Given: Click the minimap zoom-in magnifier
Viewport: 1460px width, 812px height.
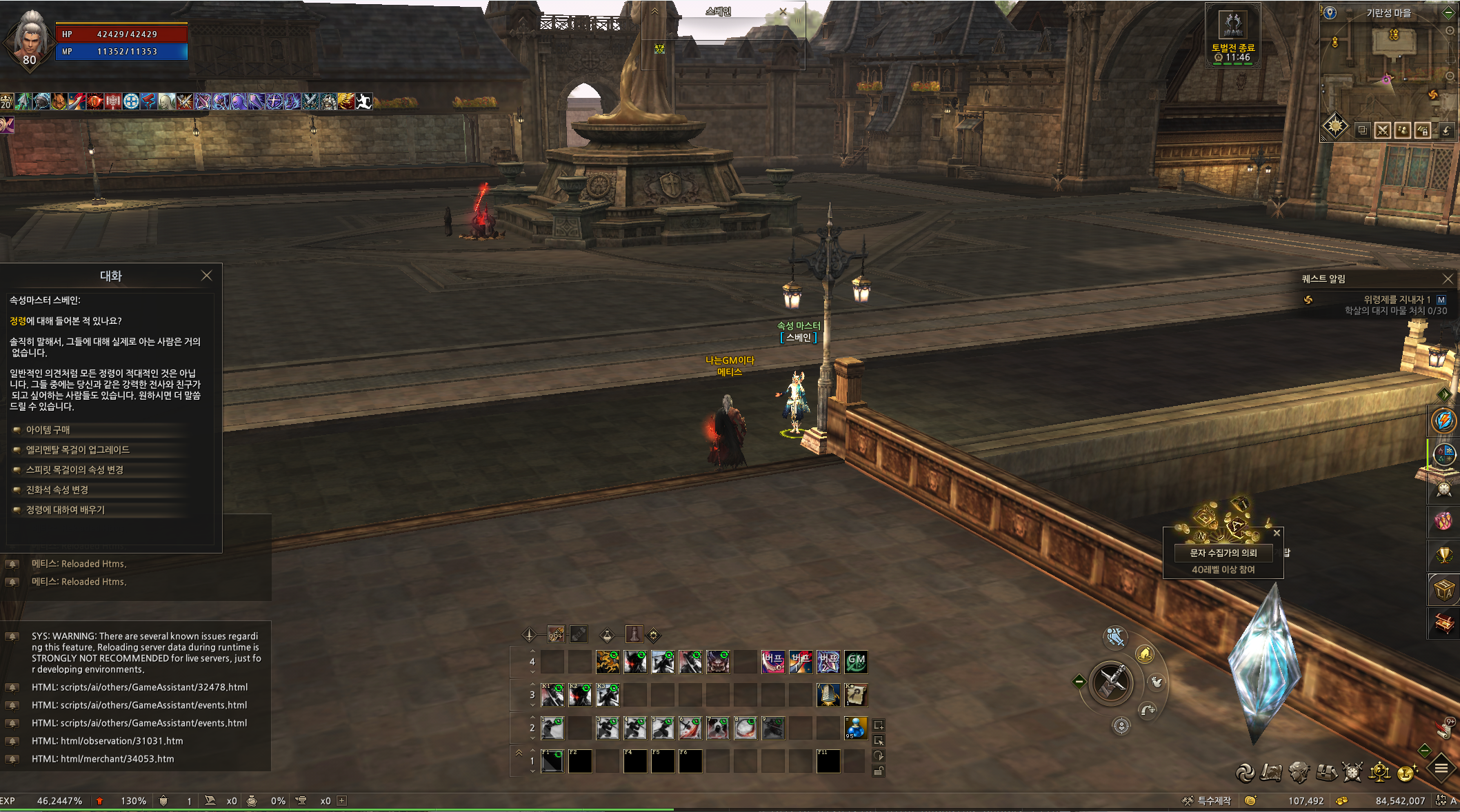Looking at the screenshot, I should pos(1450,31).
